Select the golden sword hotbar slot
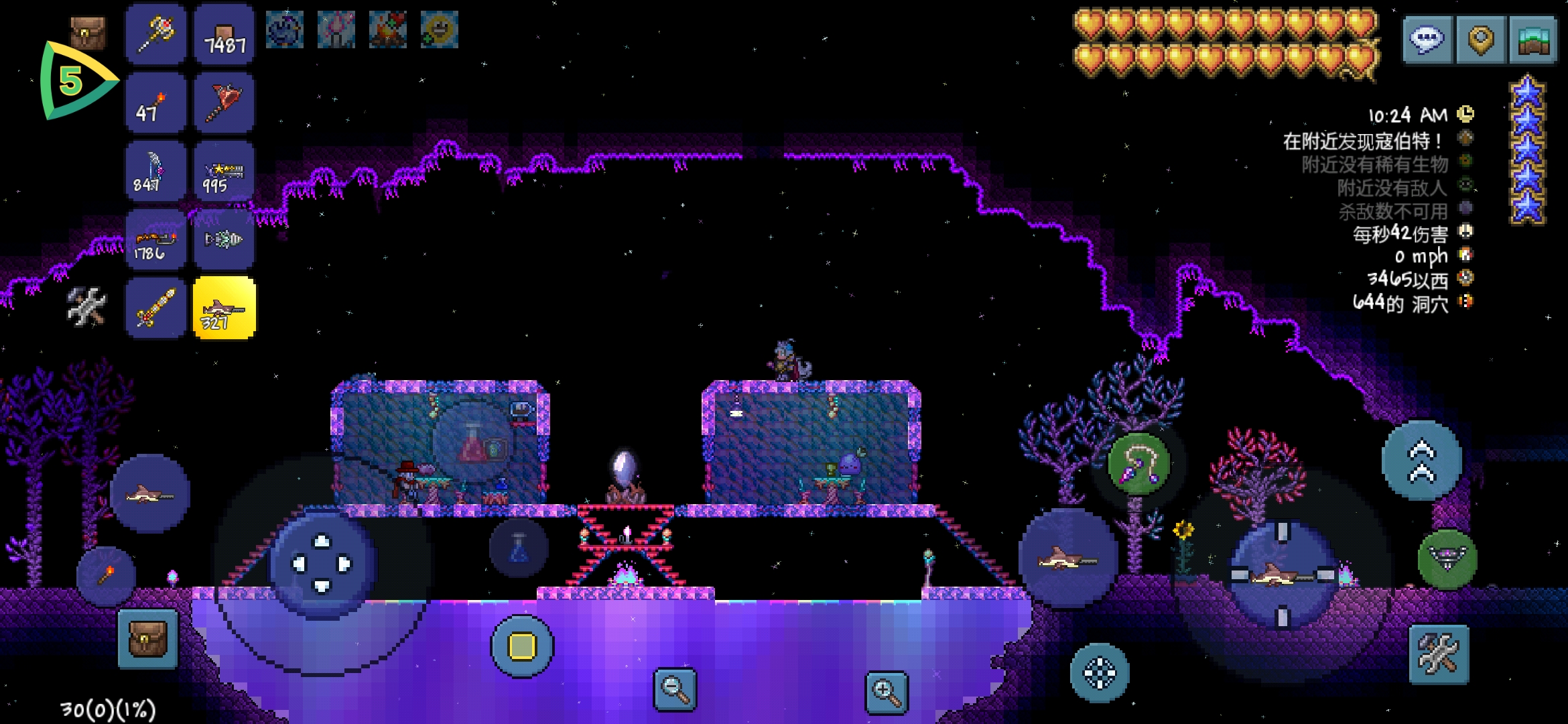The width and height of the screenshot is (1568, 724). pyautogui.click(x=155, y=308)
